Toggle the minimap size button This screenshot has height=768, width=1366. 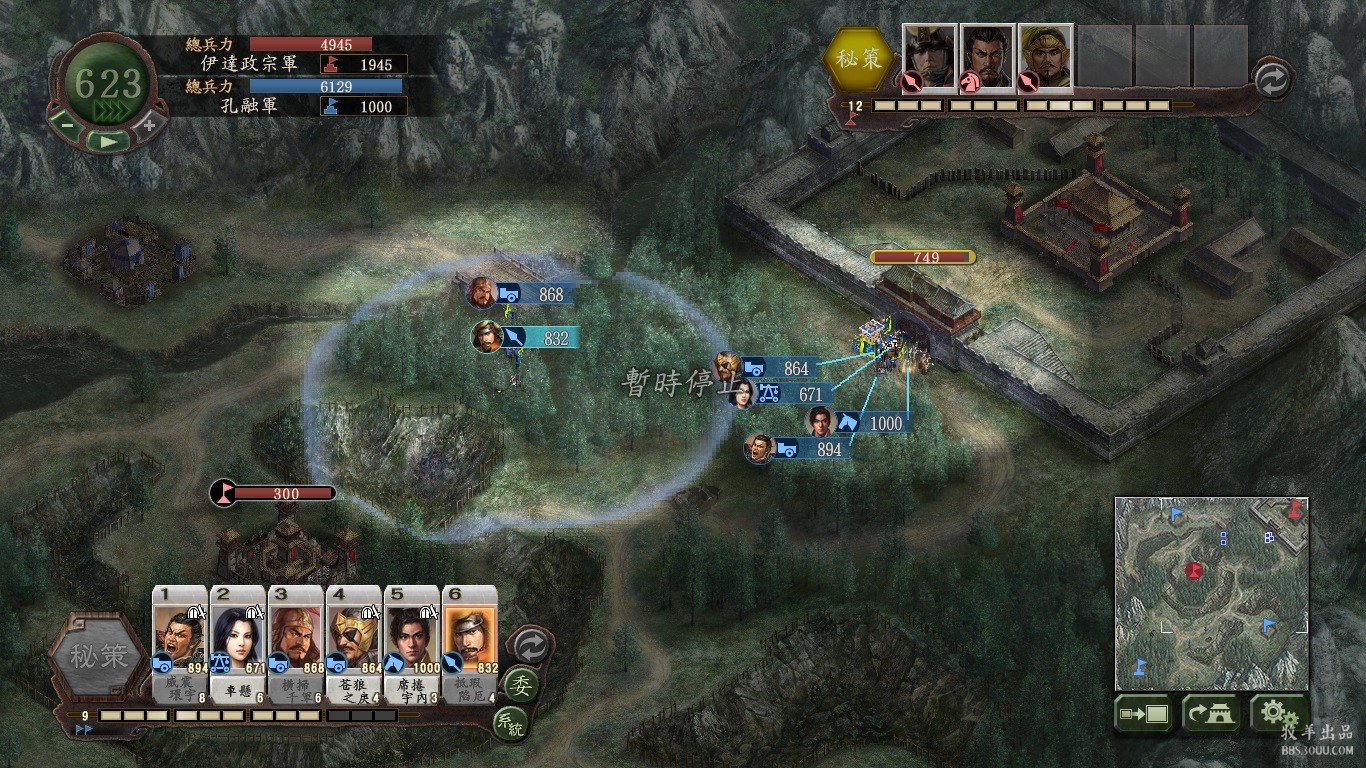[x=1143, y=714]
